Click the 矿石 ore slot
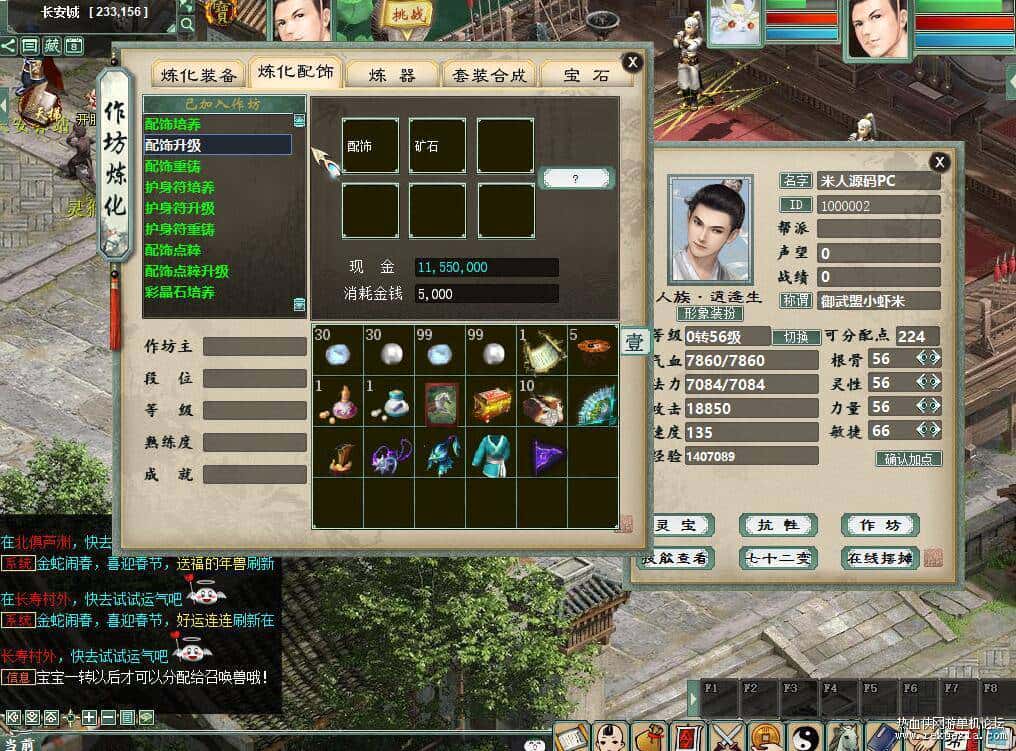This screenshot has height=751, width=1016. click(437, 146)
